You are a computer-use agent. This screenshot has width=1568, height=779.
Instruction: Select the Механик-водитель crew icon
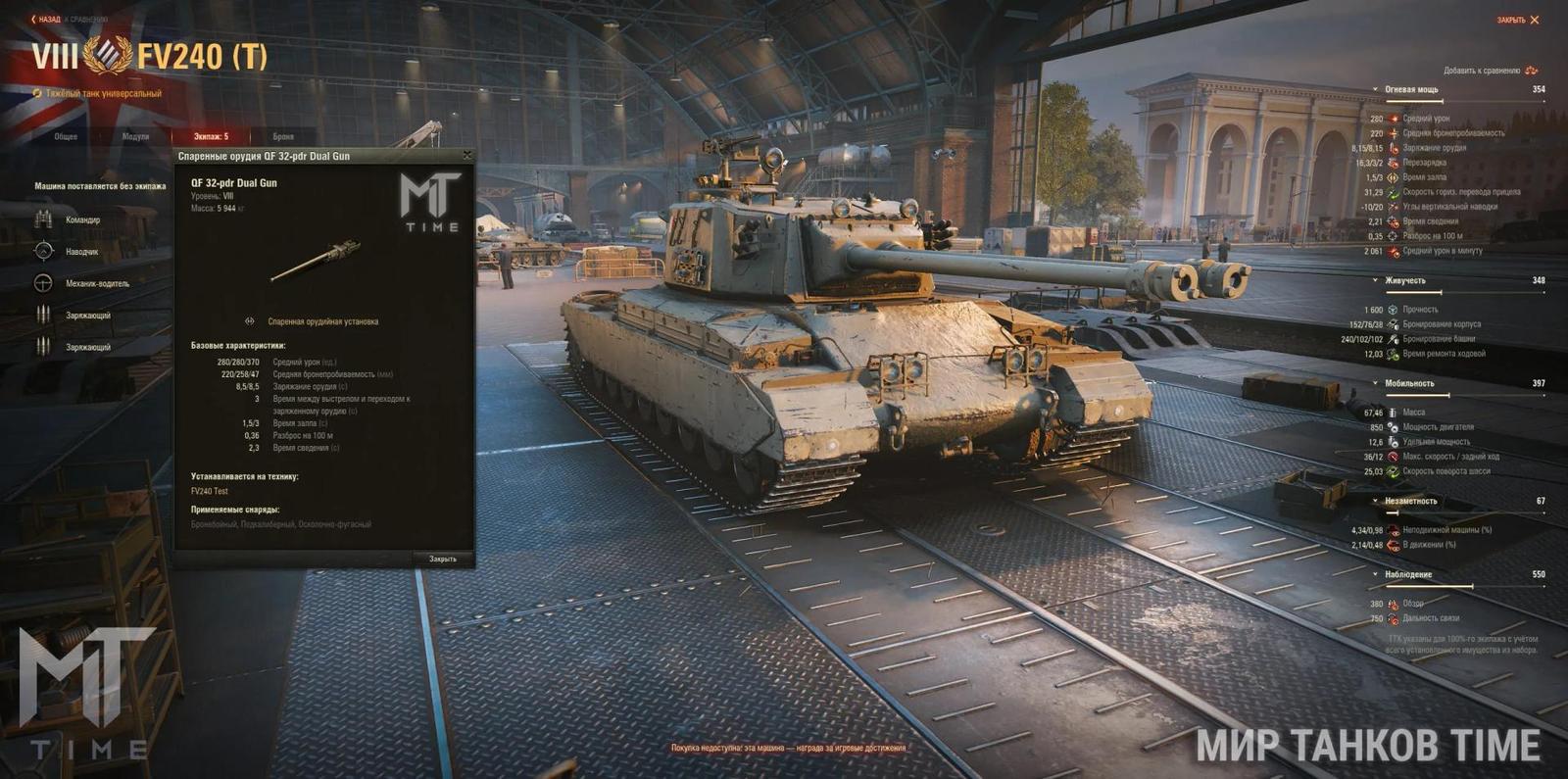(x=42, y=282)
